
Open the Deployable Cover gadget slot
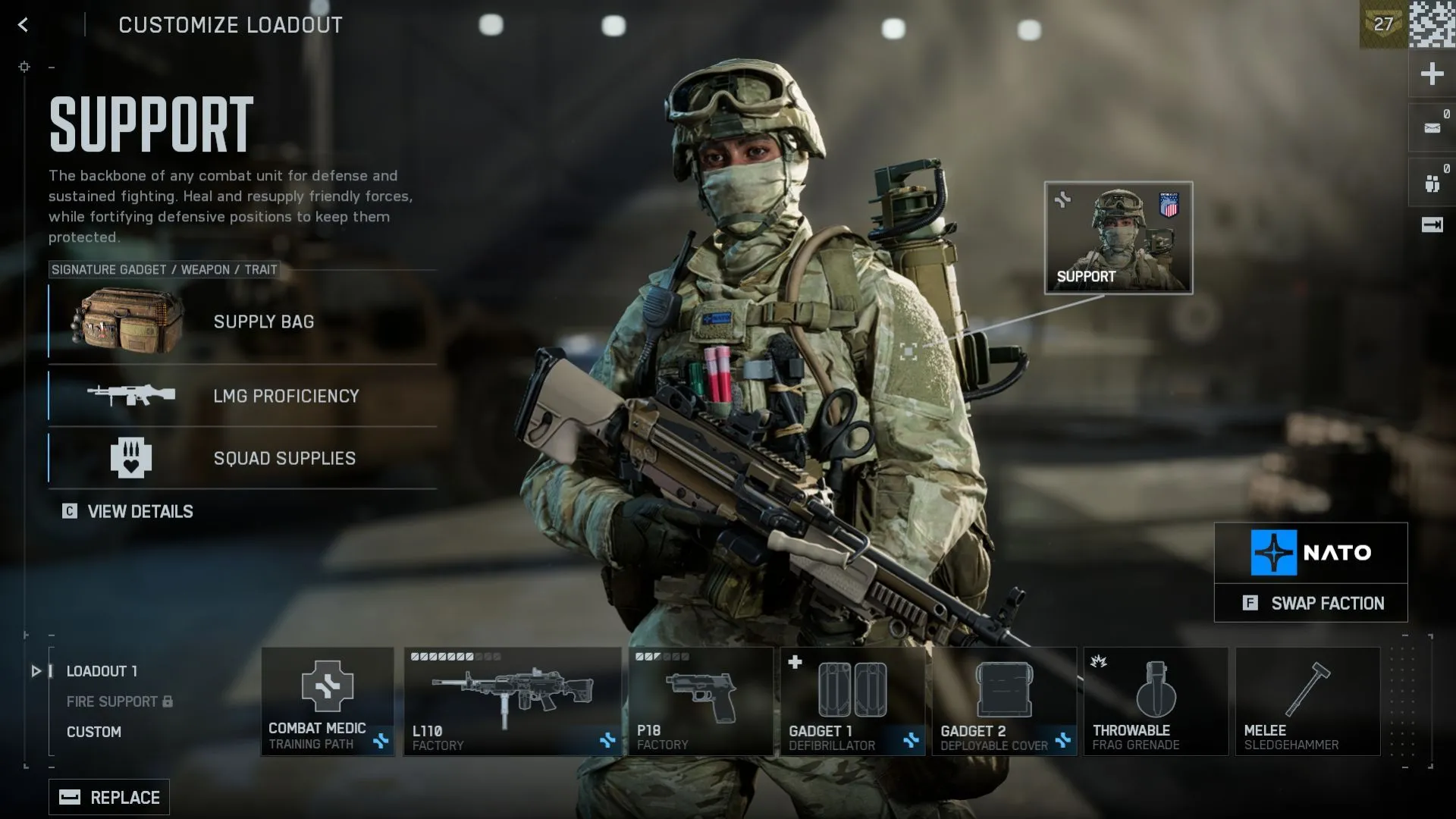pos(1005,701)
